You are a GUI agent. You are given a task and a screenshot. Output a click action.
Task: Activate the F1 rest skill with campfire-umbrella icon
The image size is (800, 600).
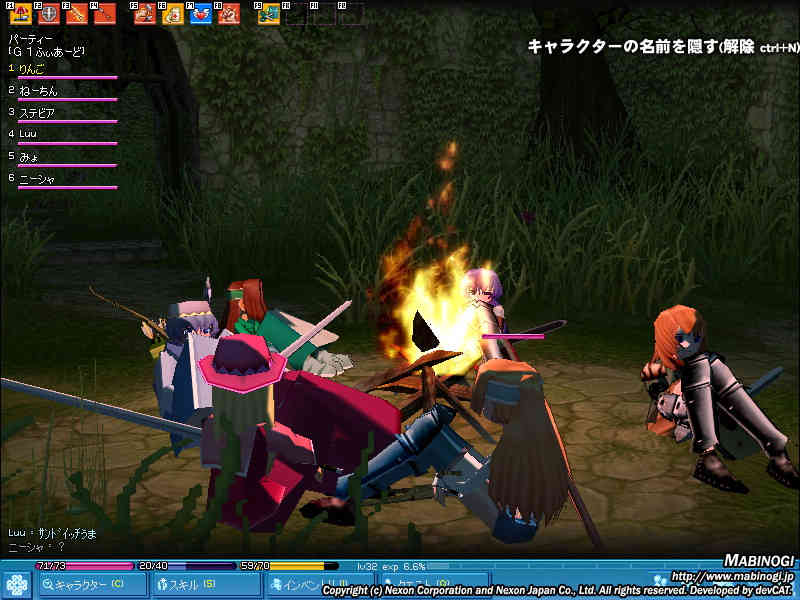click(x=21, y=14)
